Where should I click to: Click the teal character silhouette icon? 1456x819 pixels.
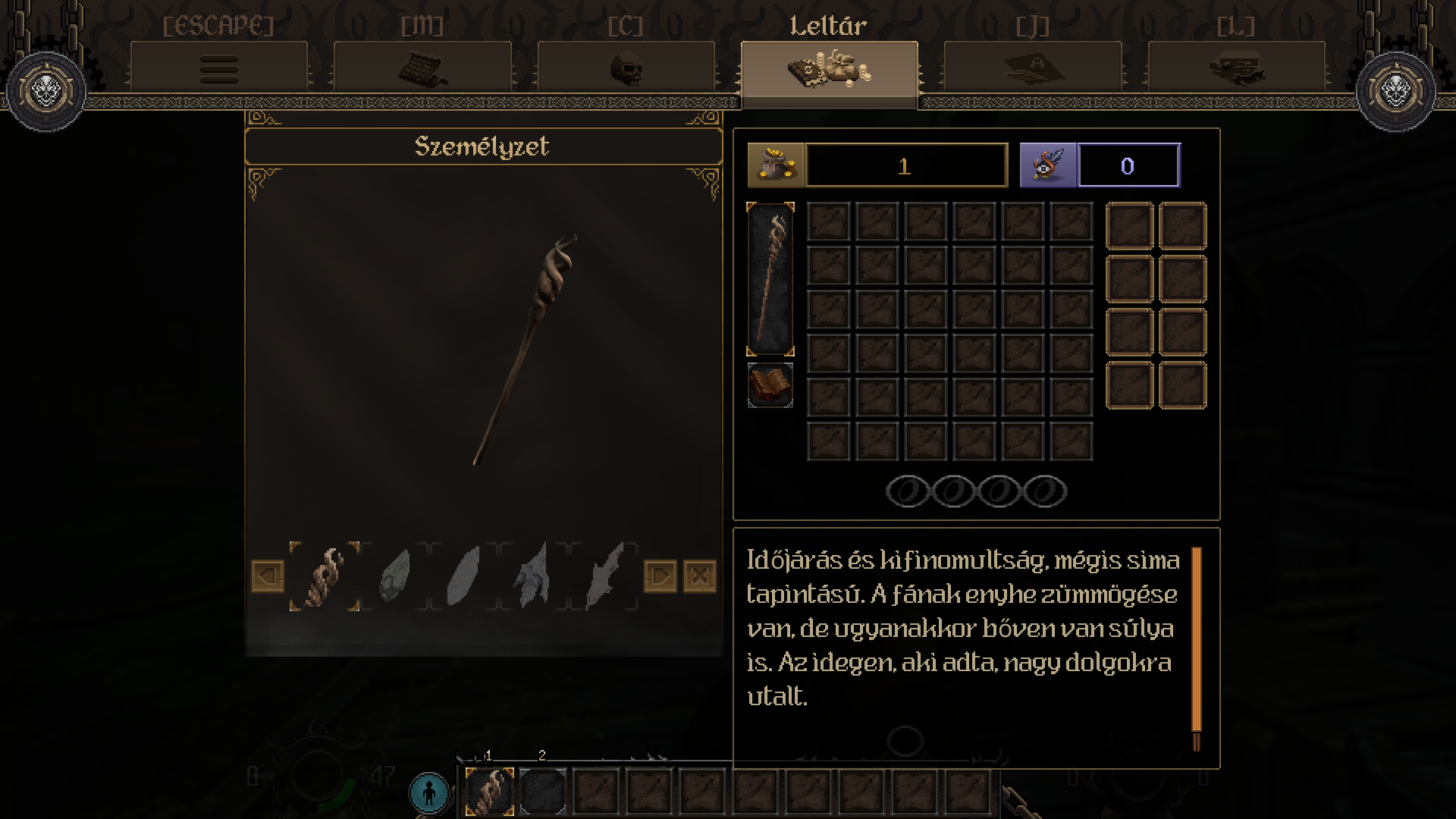[x=429, y=792]
